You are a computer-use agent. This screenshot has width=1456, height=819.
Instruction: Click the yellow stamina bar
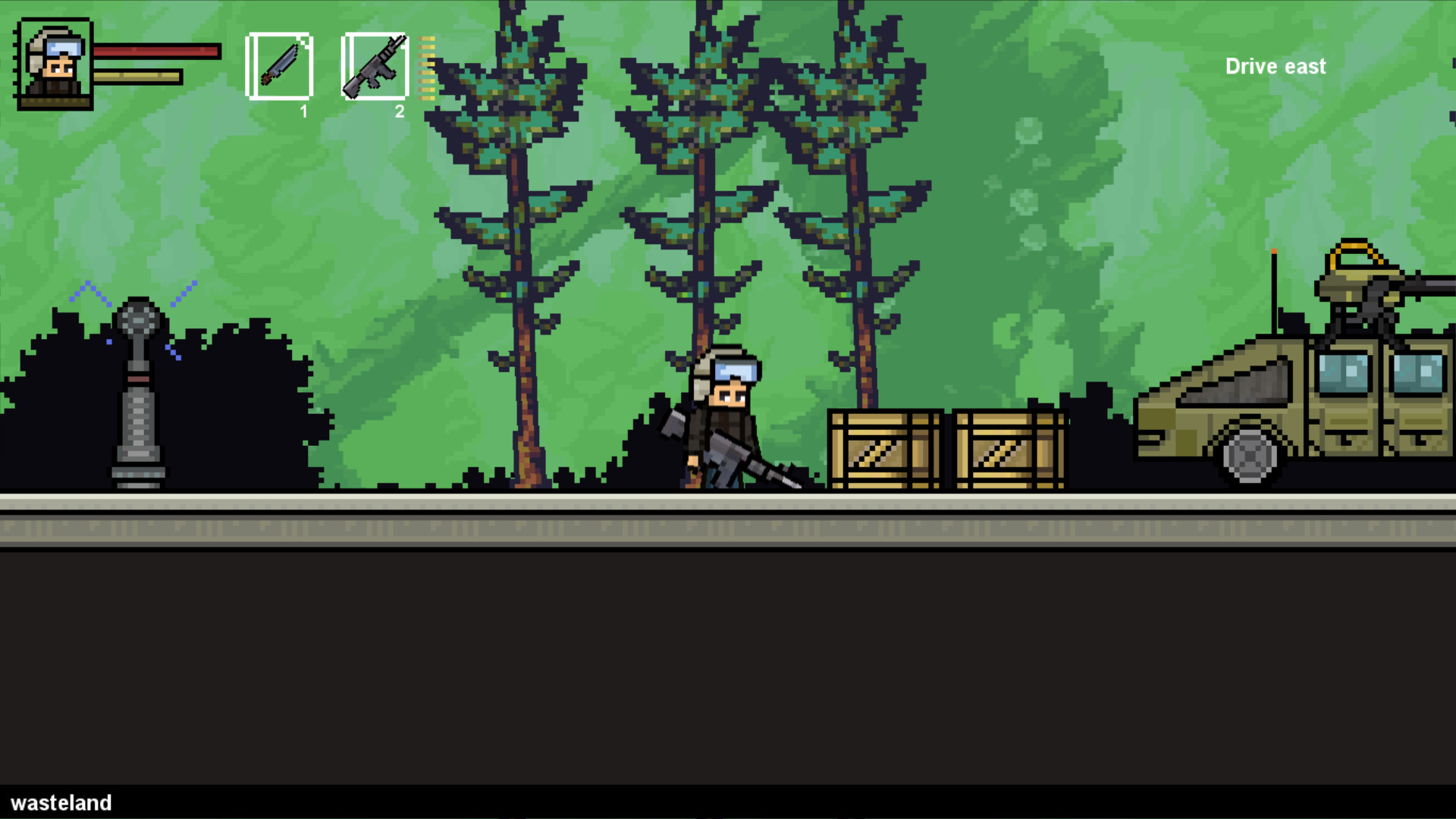click(x=136, y=76)
